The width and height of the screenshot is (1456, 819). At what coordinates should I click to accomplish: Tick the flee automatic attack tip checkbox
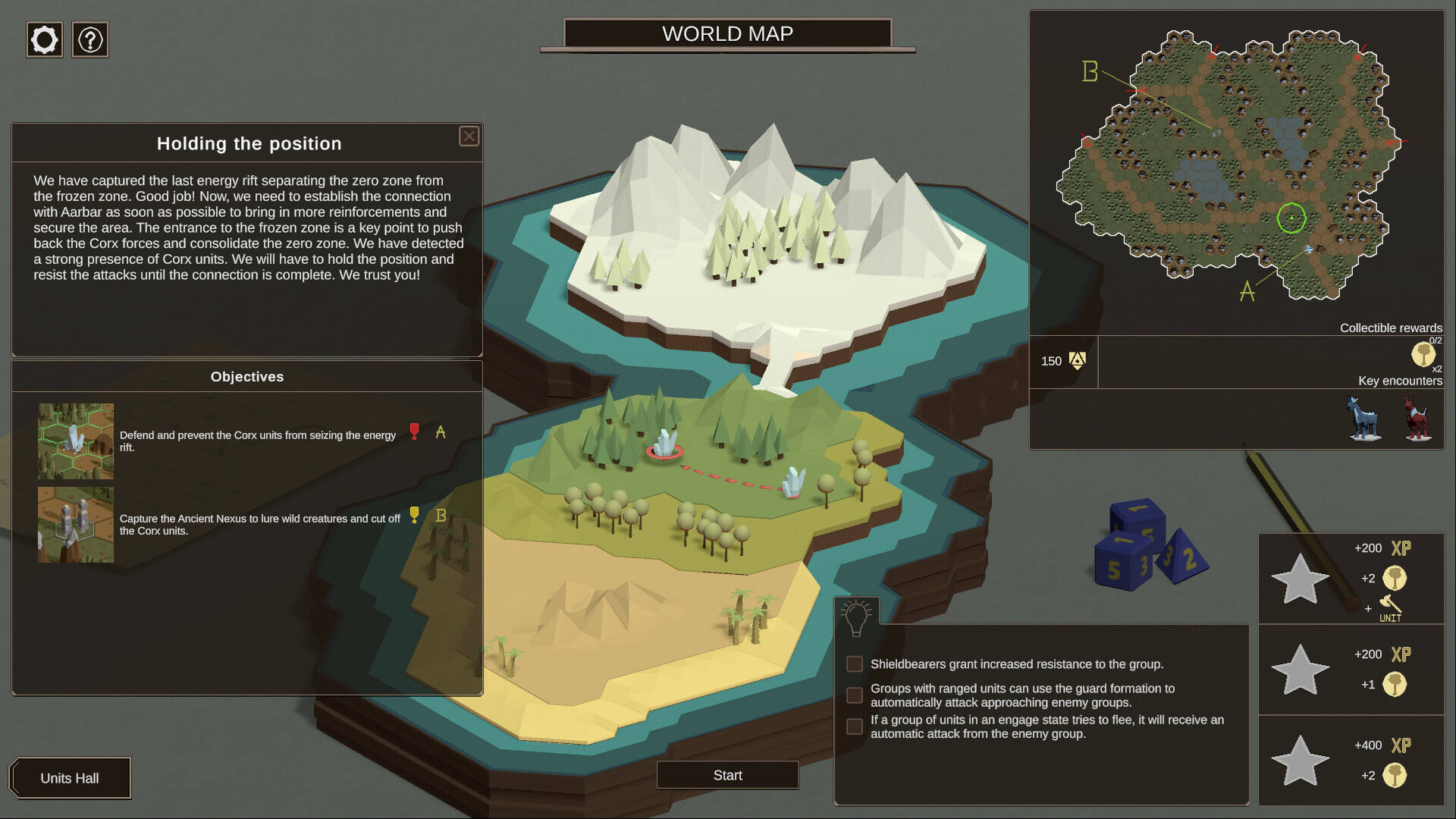tap(855, 726)
